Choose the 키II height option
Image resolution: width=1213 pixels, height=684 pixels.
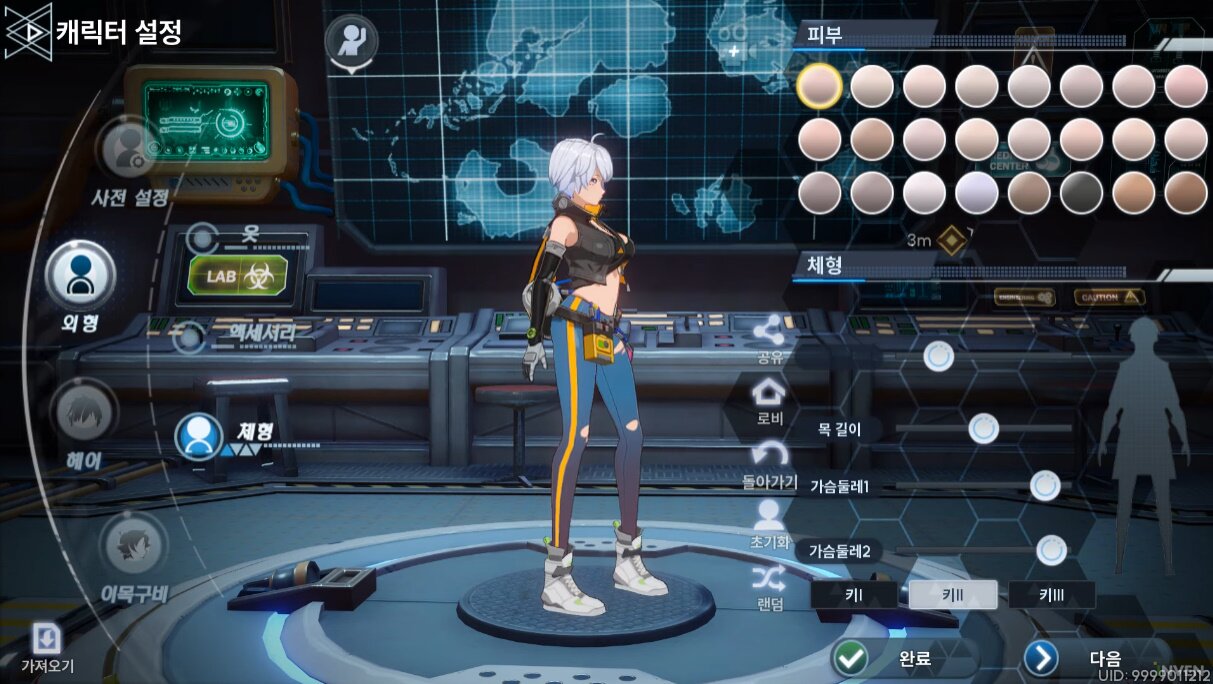(x=952, y=595)
